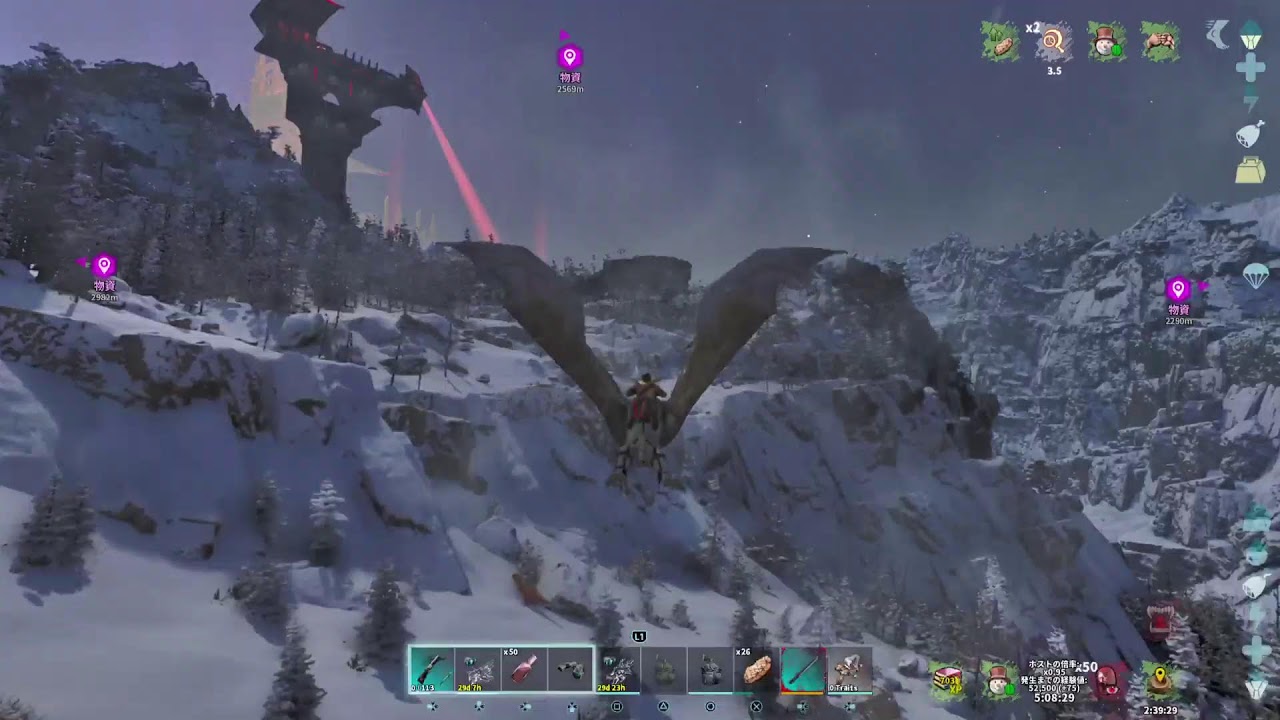
Task: Click the yellow weight status icon
Action: click(1250, 170)
